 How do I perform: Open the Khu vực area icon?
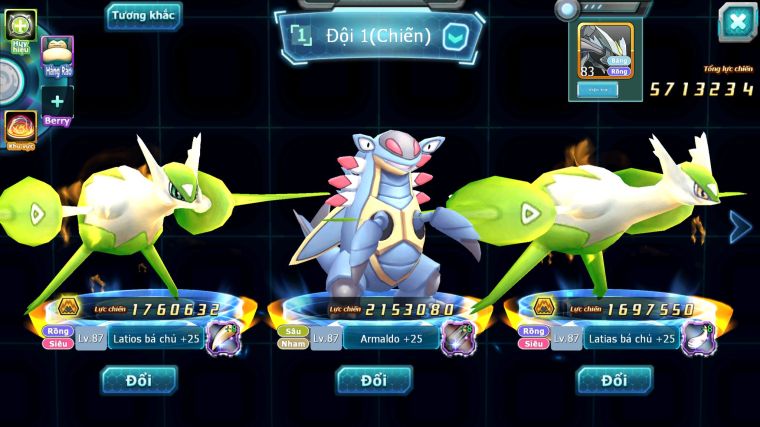coord(20,128)
